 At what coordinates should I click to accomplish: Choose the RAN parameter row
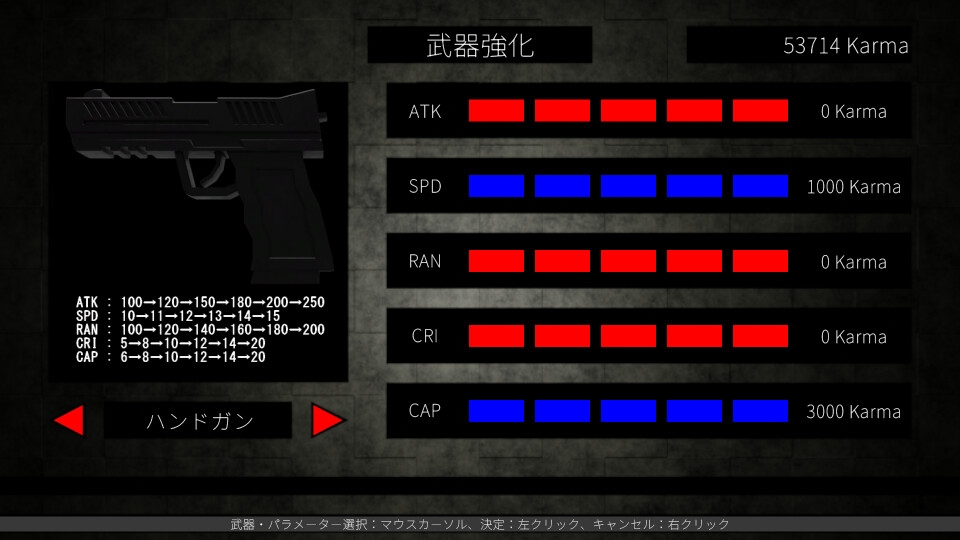[x=648, y=261]
